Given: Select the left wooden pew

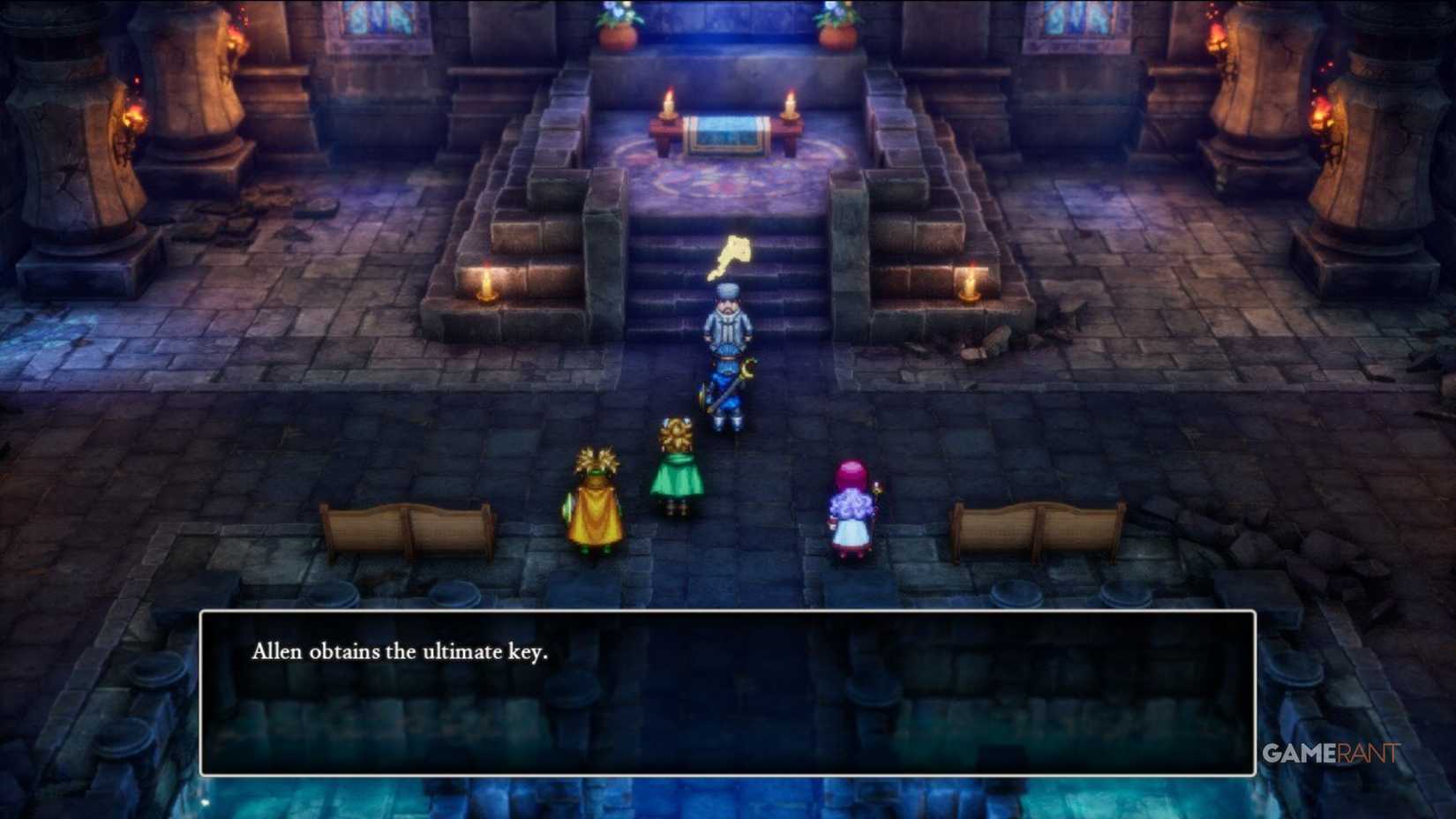Looking at the screenshot, I should point(406,525).
